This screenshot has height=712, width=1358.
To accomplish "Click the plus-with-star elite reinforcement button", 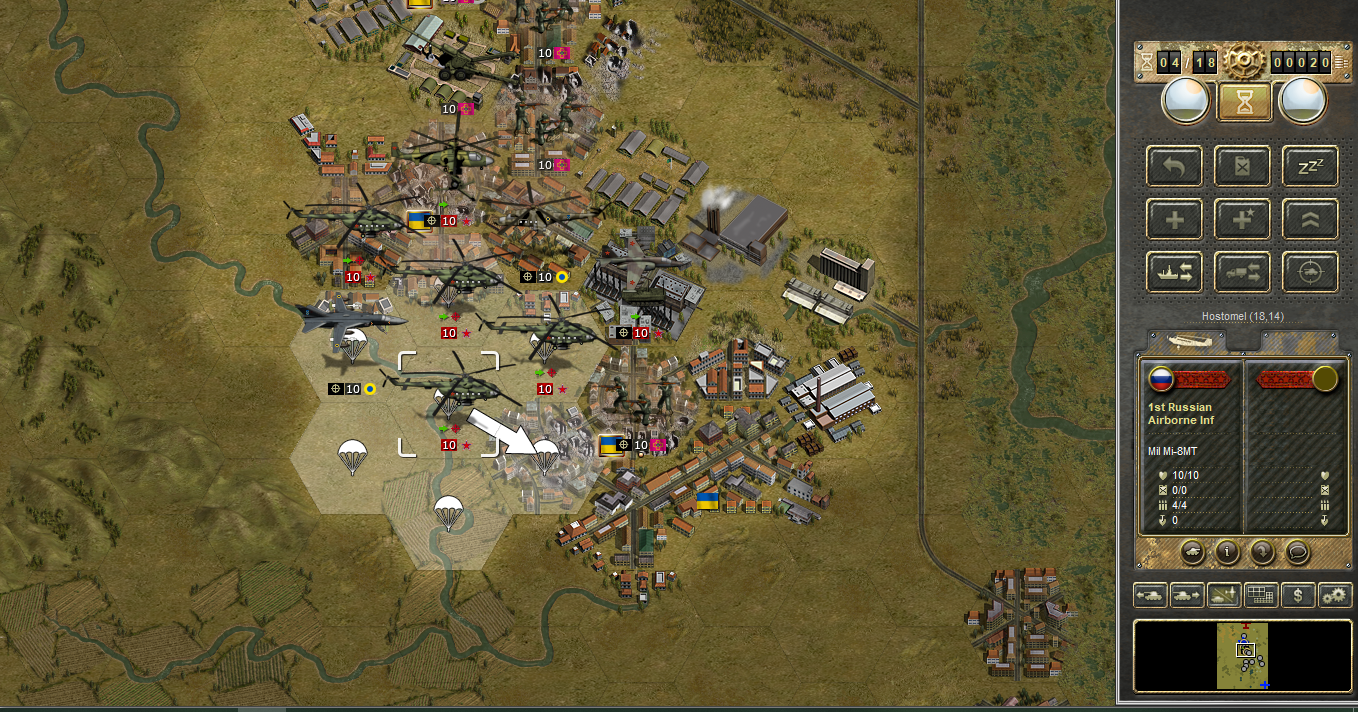I will (x=1243, y=219).
